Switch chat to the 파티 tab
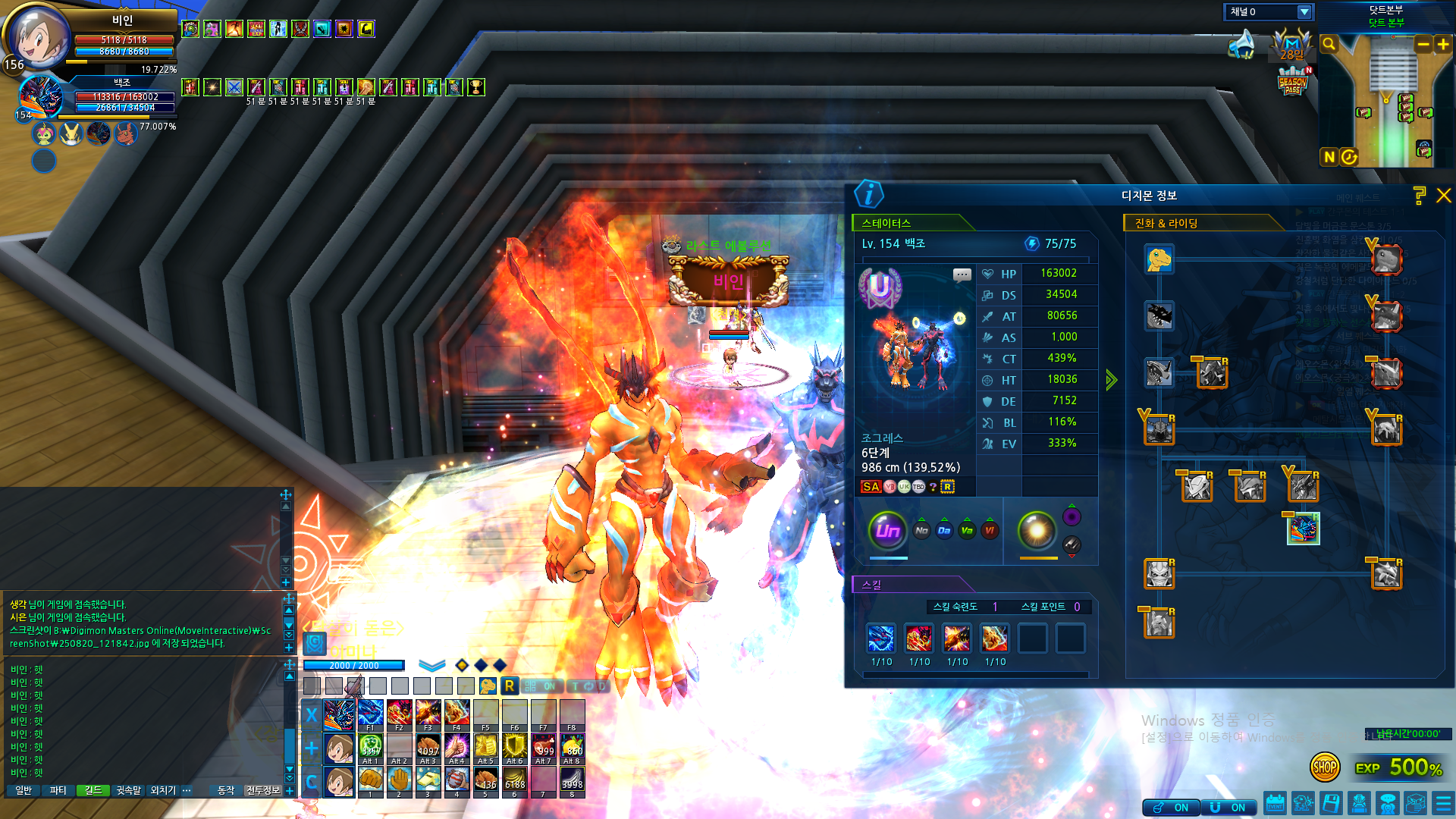The image size is (1456, 819). [58, 790]
